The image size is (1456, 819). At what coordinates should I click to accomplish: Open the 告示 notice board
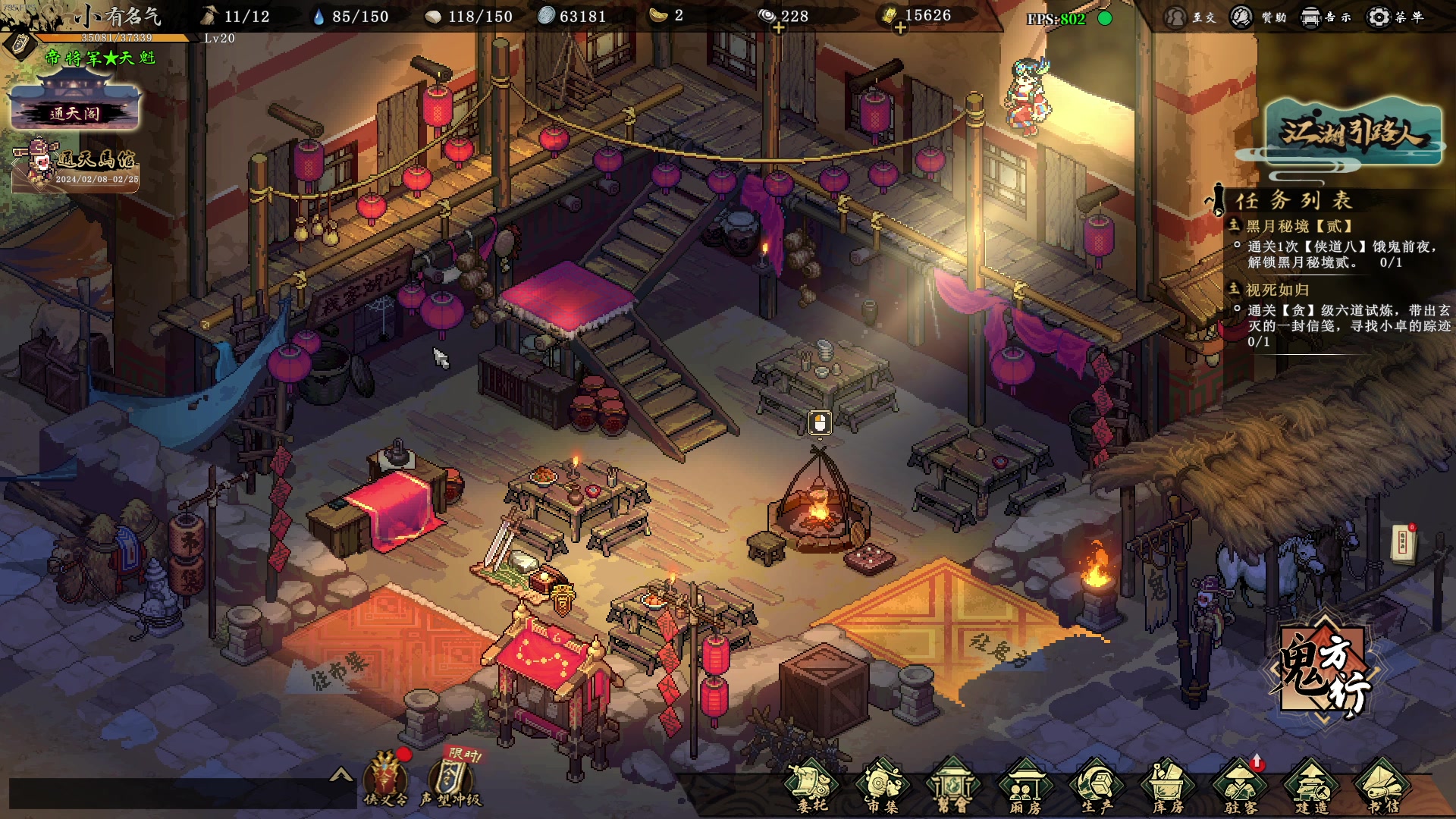click(1325, 17)
